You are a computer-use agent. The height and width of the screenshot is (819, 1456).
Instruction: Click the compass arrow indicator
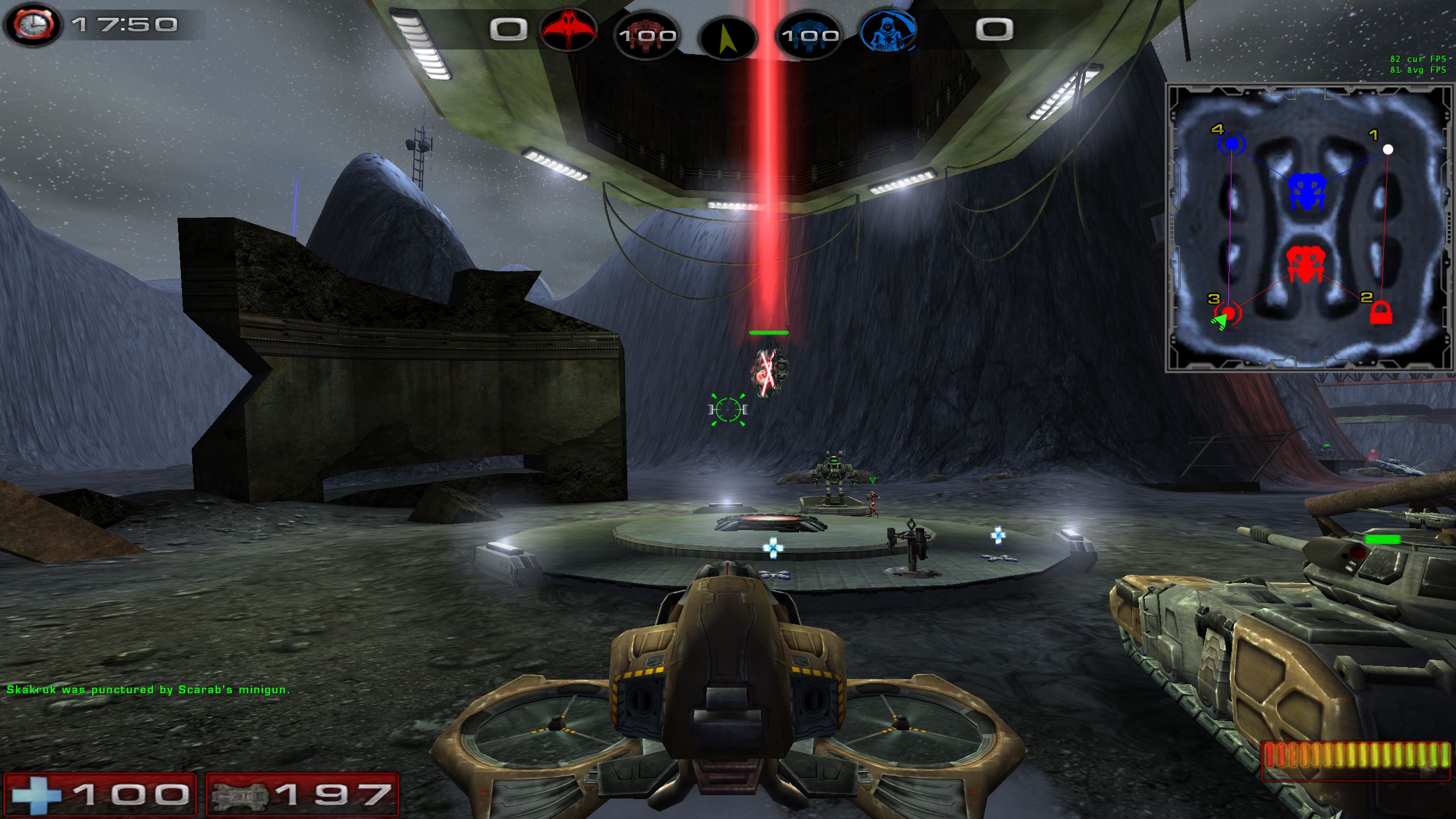tap(727, 38)
